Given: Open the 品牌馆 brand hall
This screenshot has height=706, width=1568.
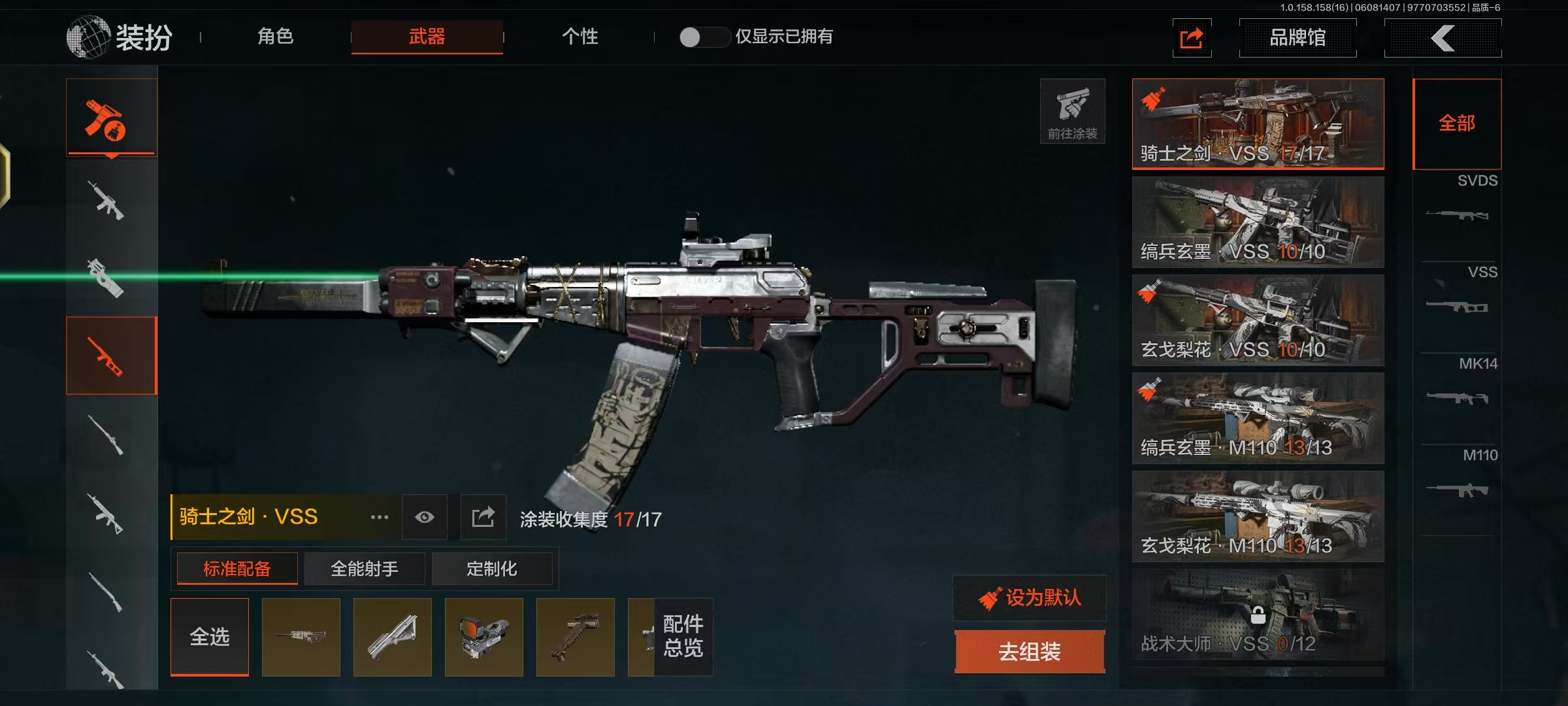Looking at the screenshot, I should click(x=1298, y=38).
